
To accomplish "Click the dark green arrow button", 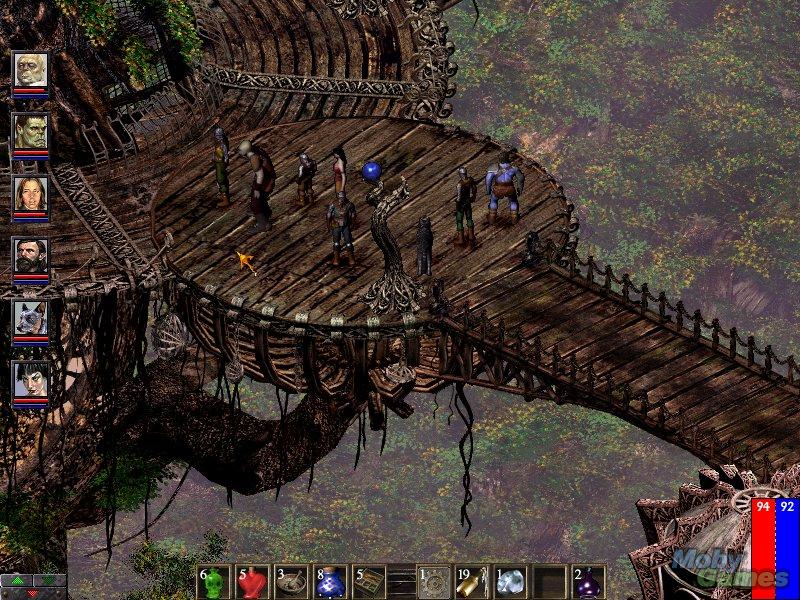I will 49,580.
